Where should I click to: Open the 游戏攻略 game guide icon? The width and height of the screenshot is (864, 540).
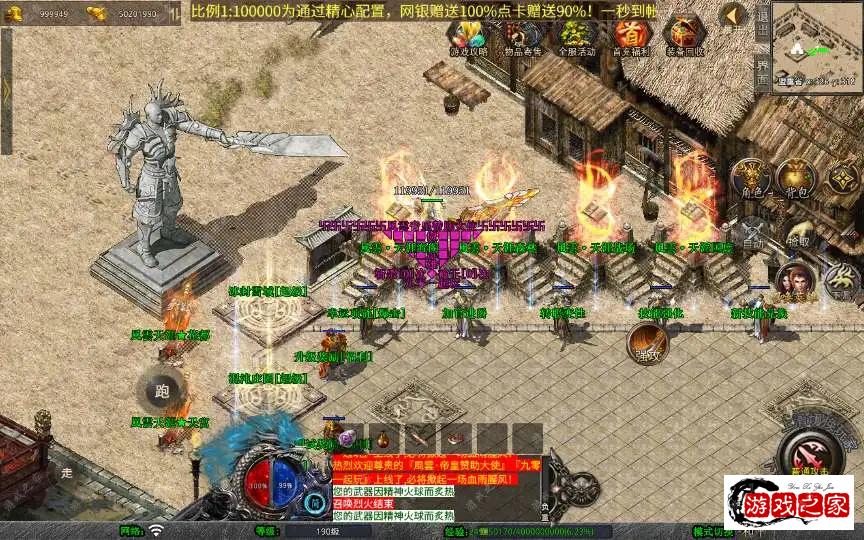click(x=467, y=36)
